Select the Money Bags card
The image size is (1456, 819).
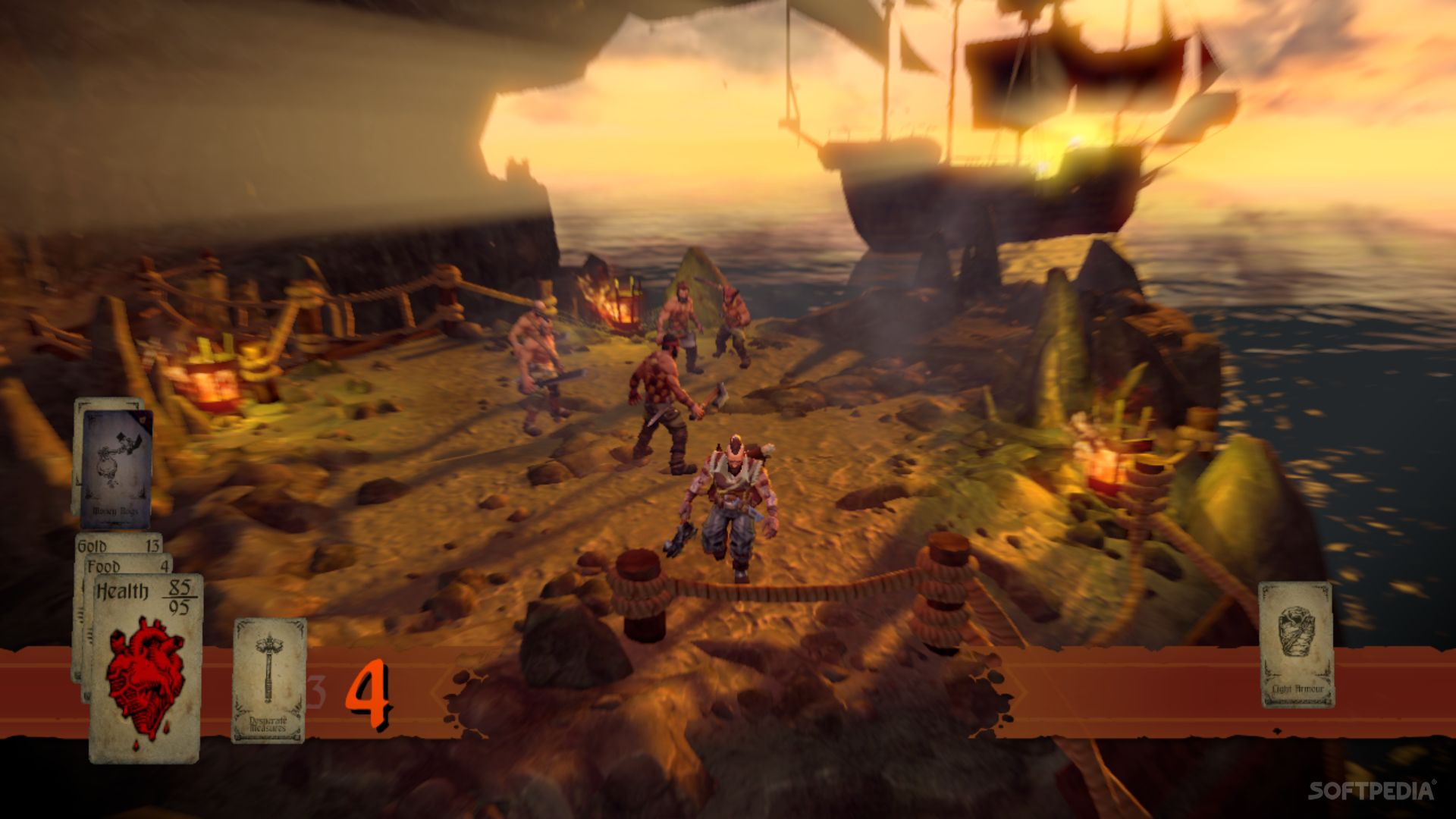pyautogui.click(x=115, y=468)
